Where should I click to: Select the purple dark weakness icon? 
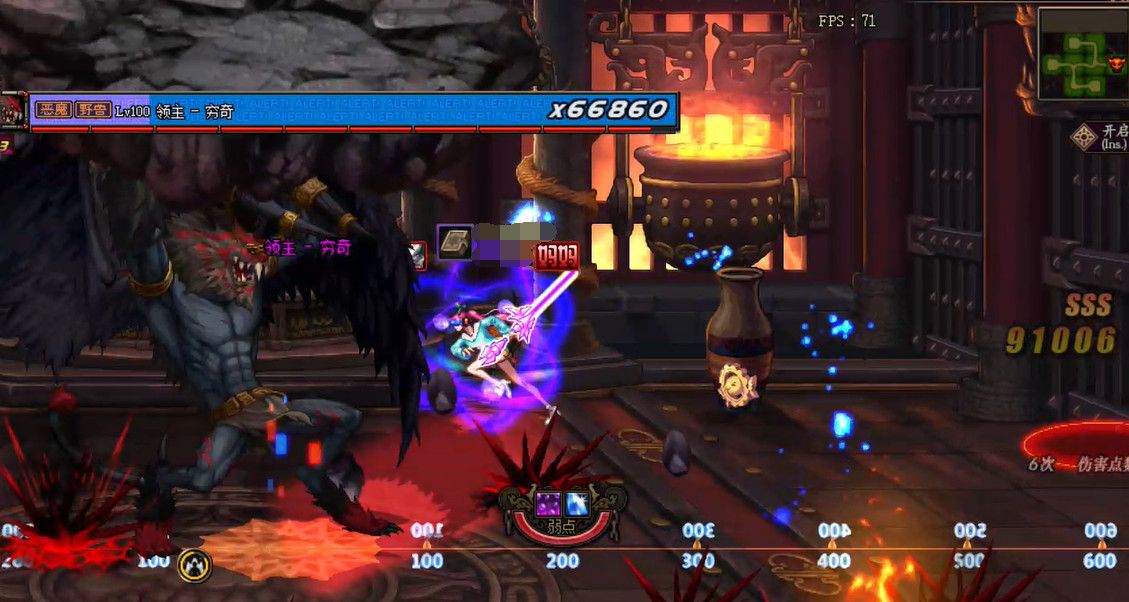click(x=548, y=504)
